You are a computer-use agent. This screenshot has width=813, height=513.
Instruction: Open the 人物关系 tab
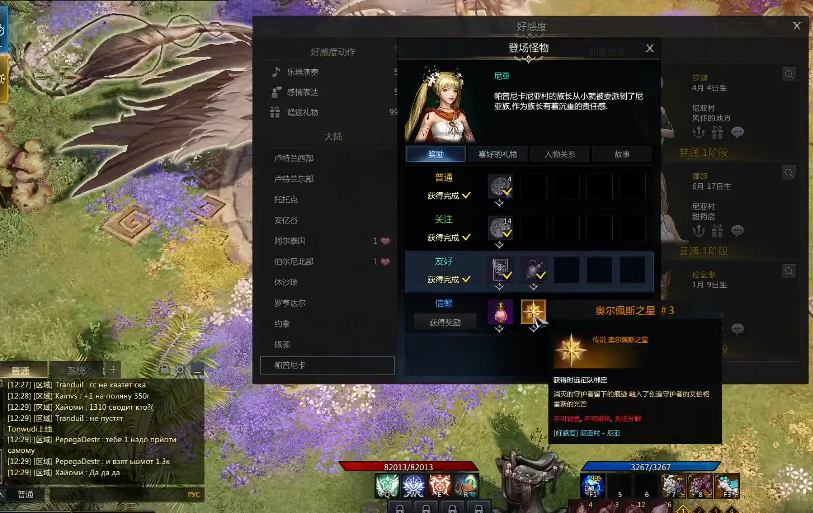[559, 154]
